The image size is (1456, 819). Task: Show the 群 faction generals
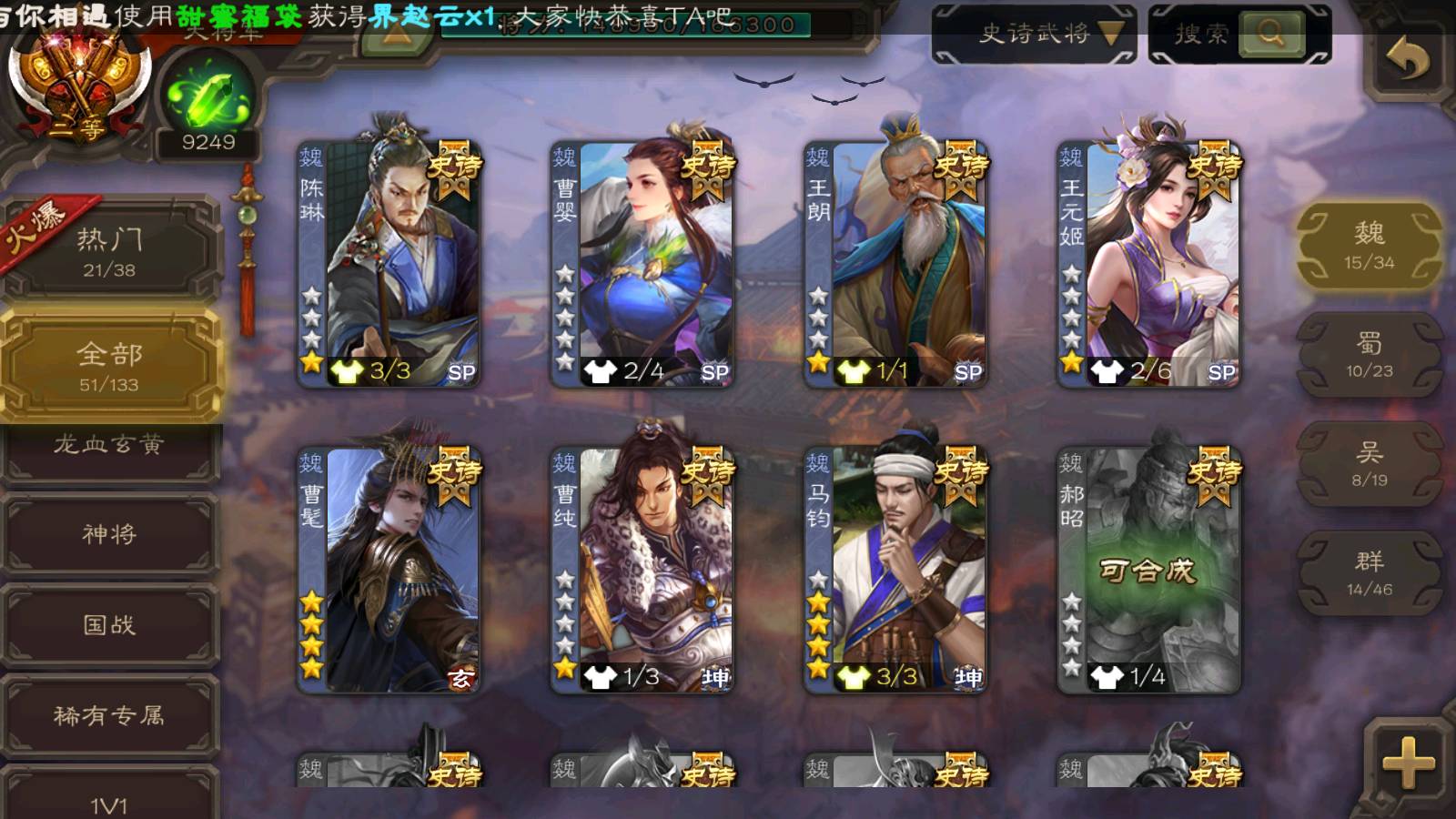point(1369,573)
